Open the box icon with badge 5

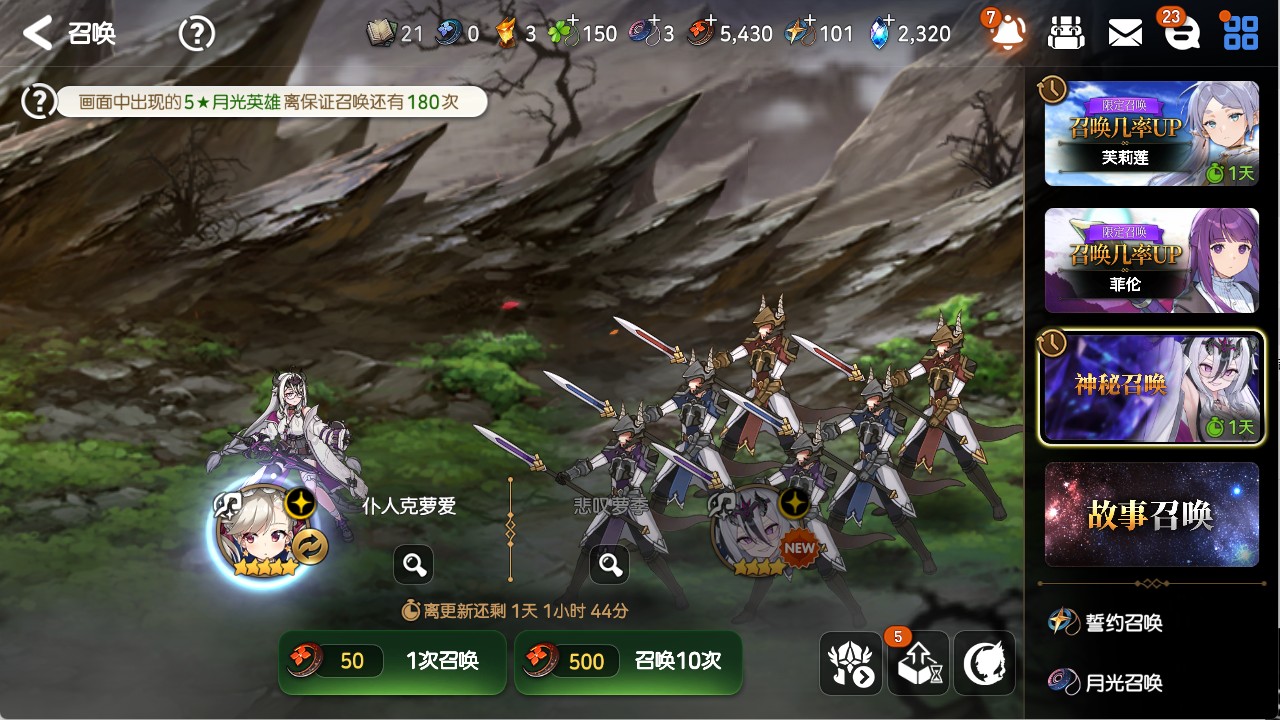[x=917, y=663]
